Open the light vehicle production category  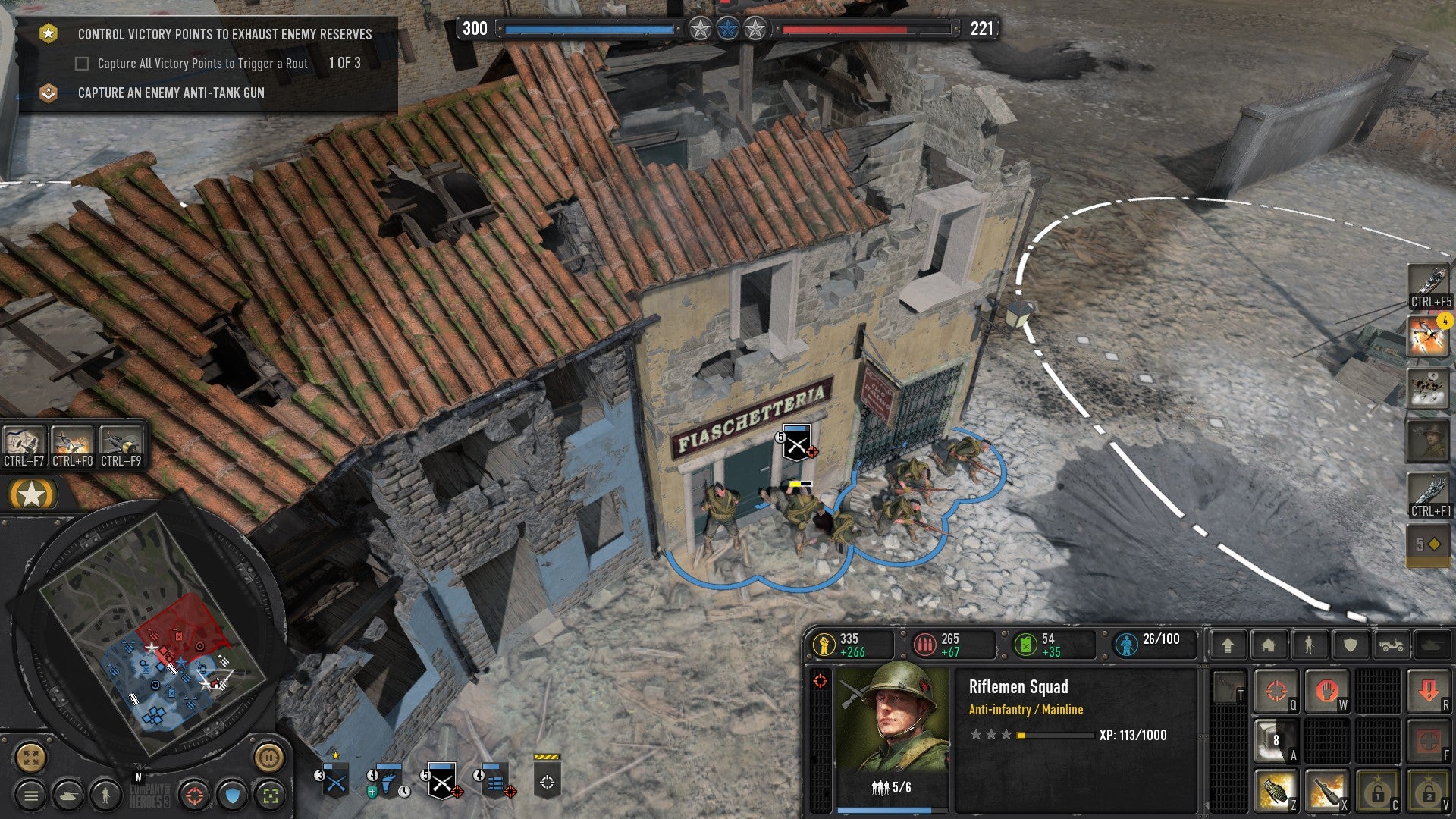(x=1391, y=646)
